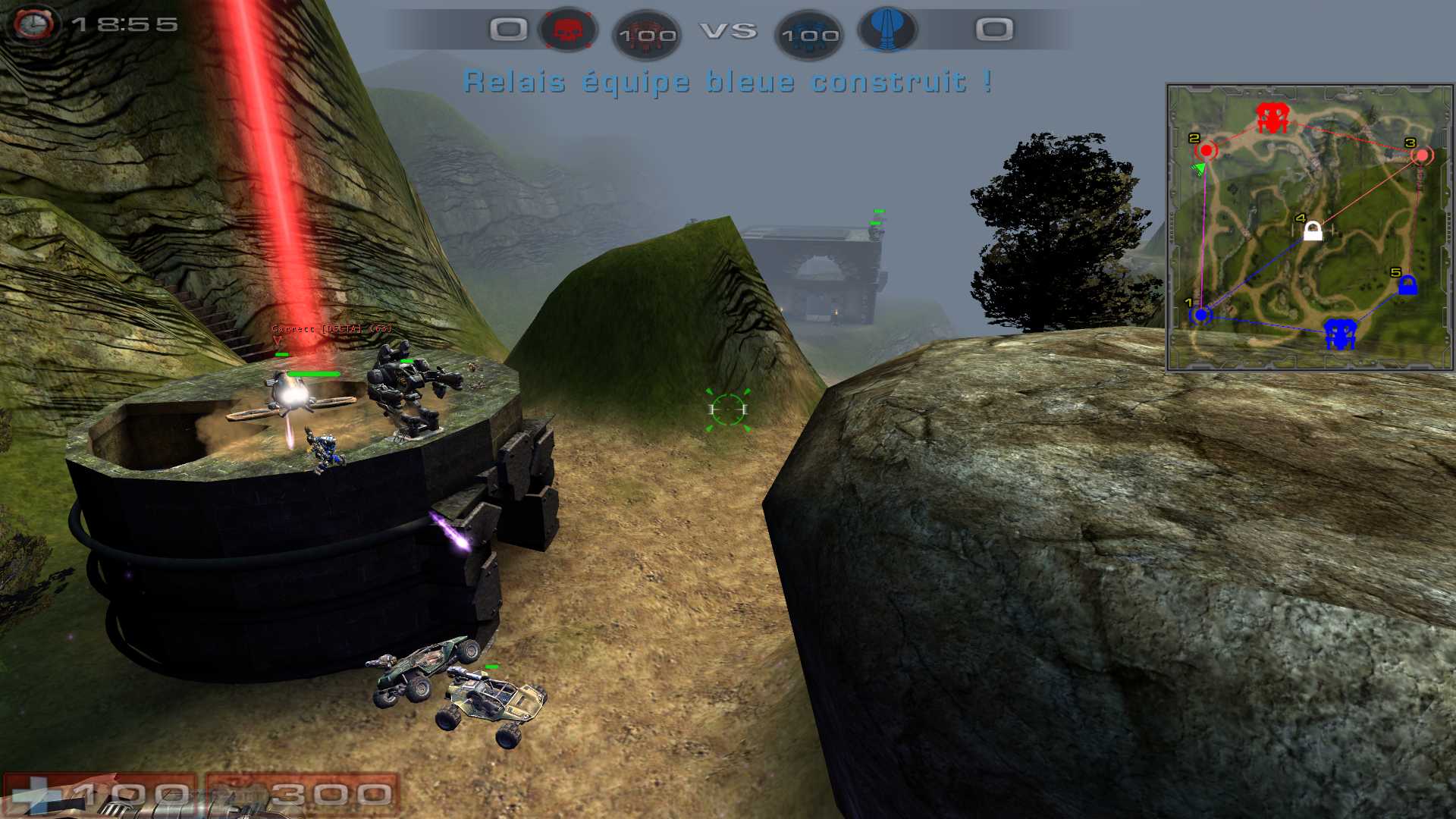Click node 1 blue marker on minimap
1456x819 pixels.
point(1200,314)
